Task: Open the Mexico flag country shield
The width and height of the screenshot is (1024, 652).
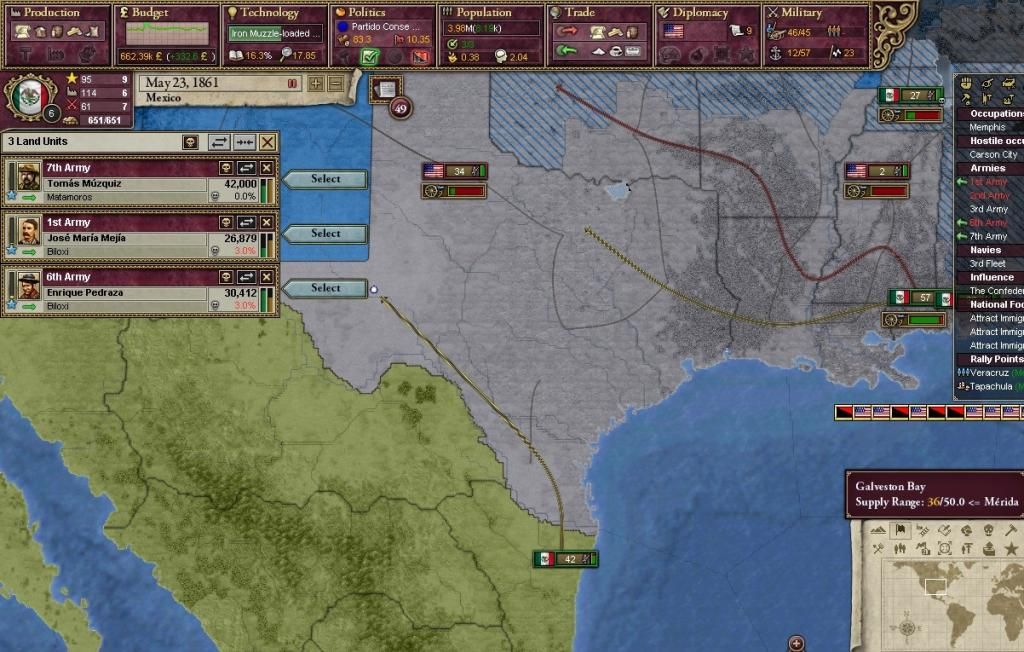Action: [28, 97]
